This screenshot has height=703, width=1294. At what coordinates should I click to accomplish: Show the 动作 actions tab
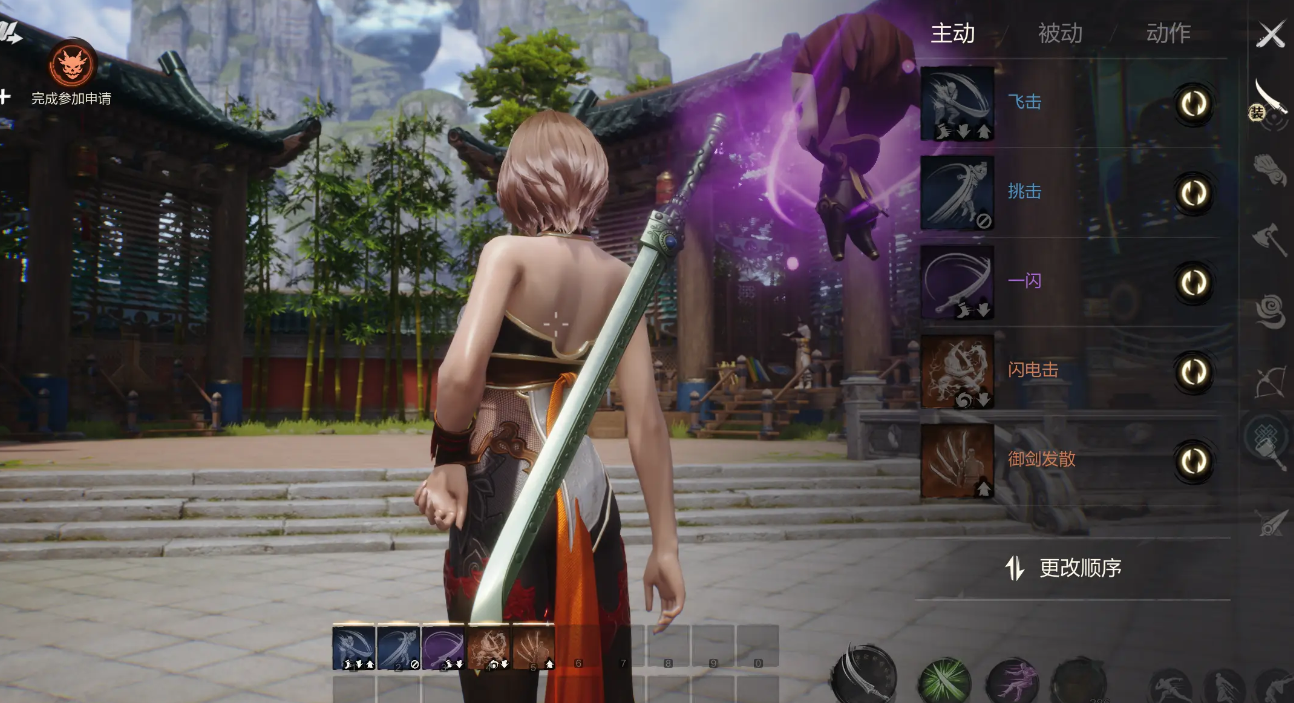point(1168,33)
